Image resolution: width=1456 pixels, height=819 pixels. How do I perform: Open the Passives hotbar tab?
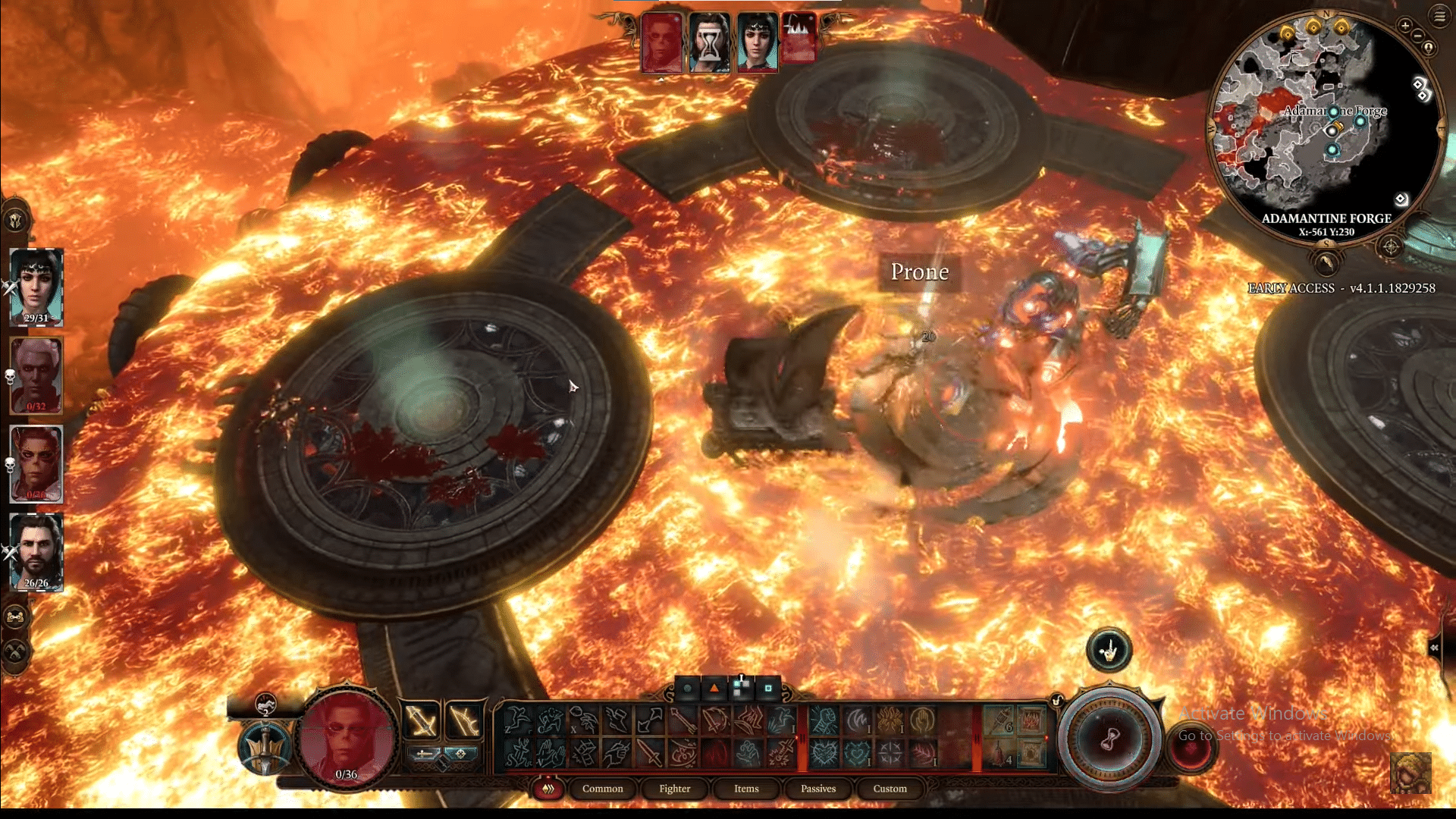pos(817,789)
